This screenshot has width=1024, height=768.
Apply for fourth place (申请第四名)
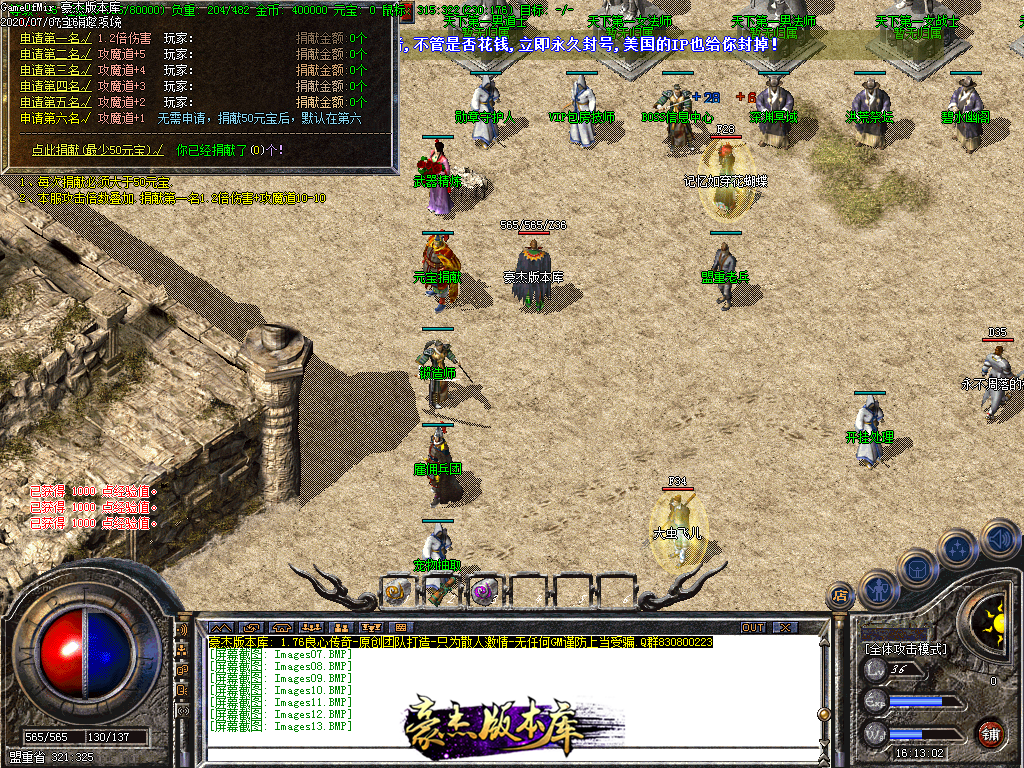[56, 86]
